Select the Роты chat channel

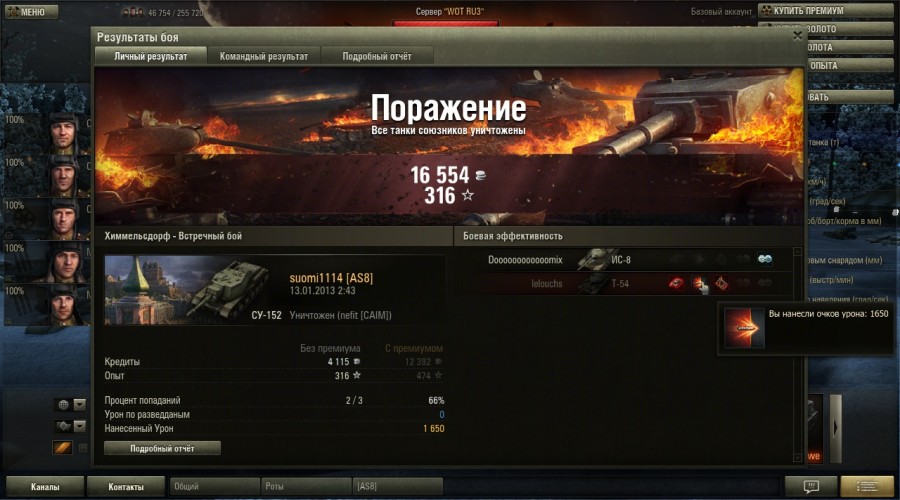click(305, 487)
